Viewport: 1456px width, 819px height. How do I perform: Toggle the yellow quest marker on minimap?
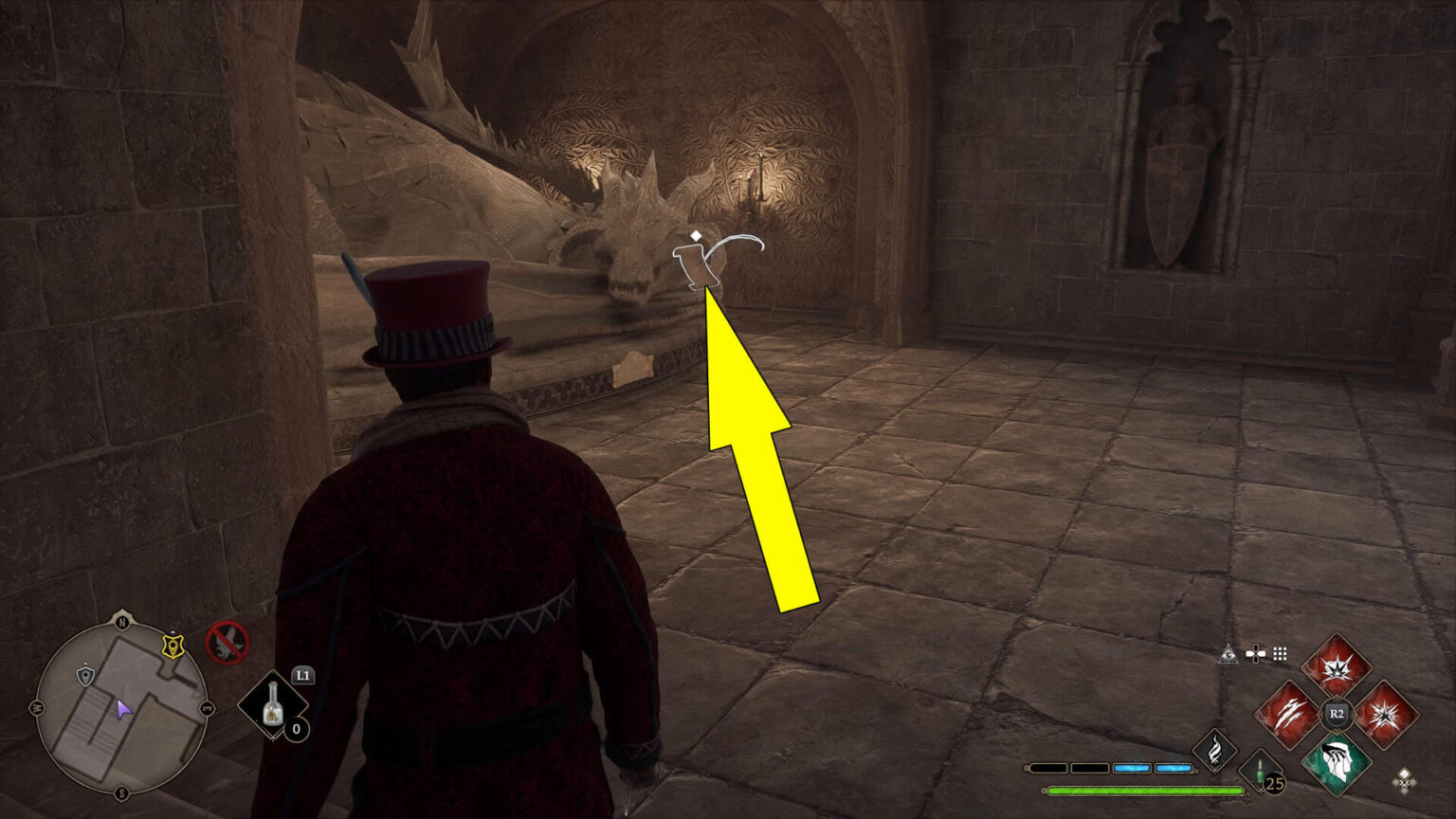pos(172,645)
